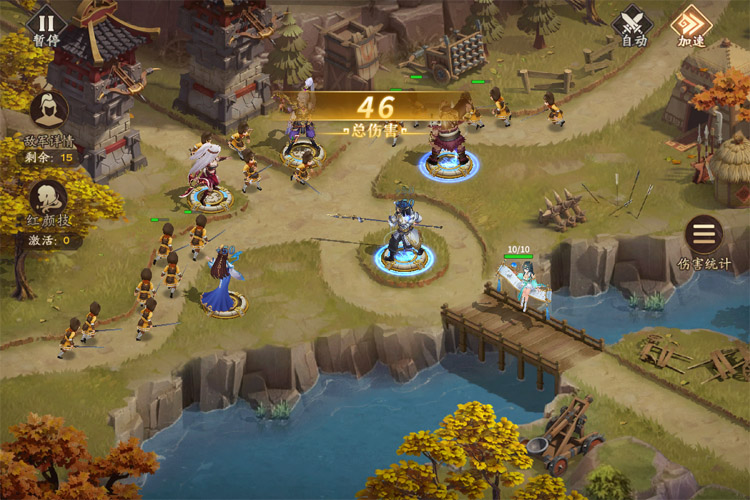Pause the battle with the 暂停 button
The width and height of the screenshot is (750, 500).
click(46, 24)
